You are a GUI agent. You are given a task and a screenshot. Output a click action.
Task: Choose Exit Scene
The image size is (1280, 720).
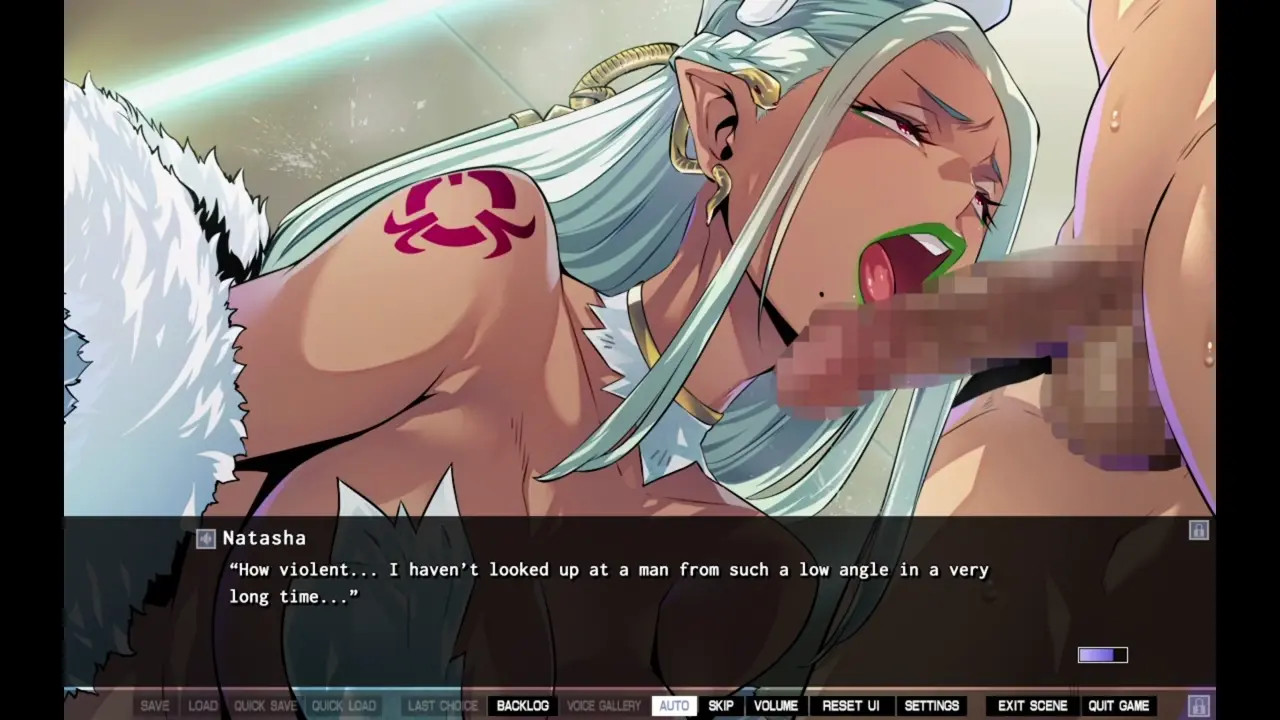coord(1033,706)
